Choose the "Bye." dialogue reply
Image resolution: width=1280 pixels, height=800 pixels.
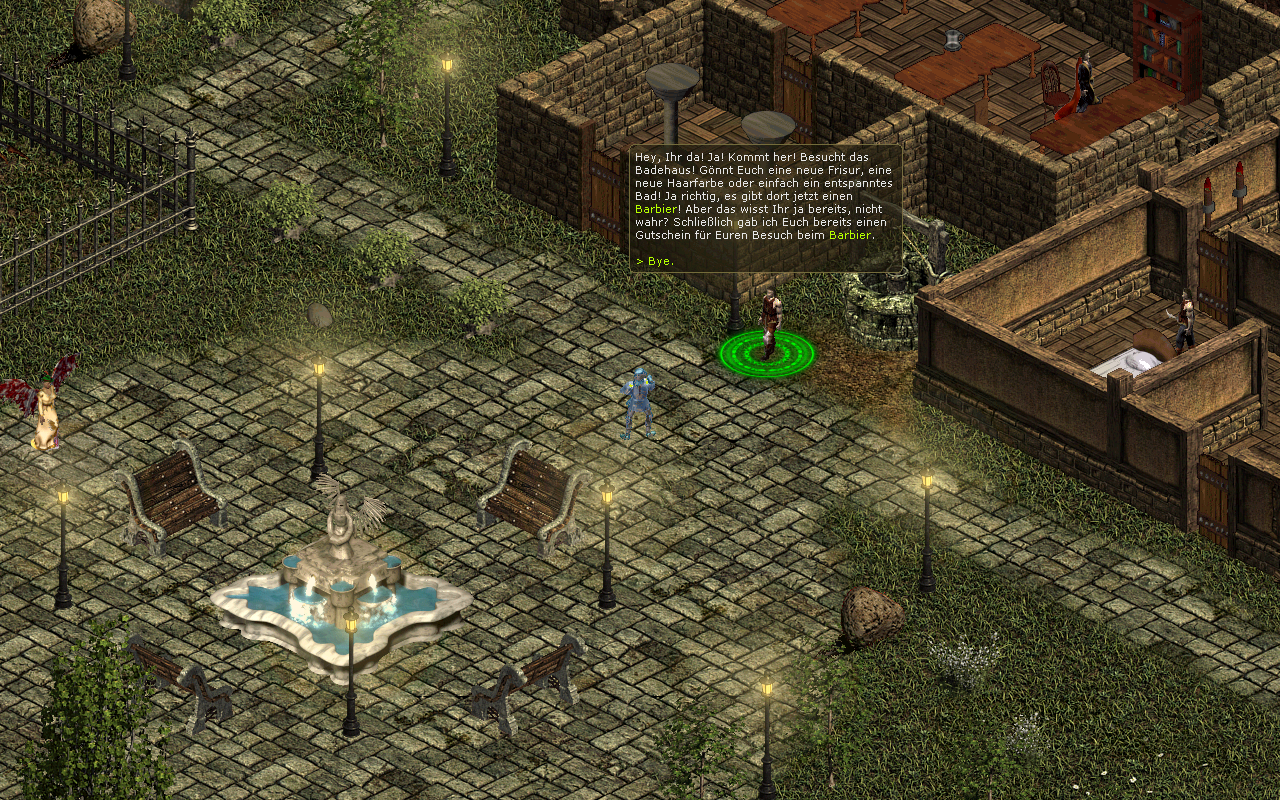coord(659,261)
